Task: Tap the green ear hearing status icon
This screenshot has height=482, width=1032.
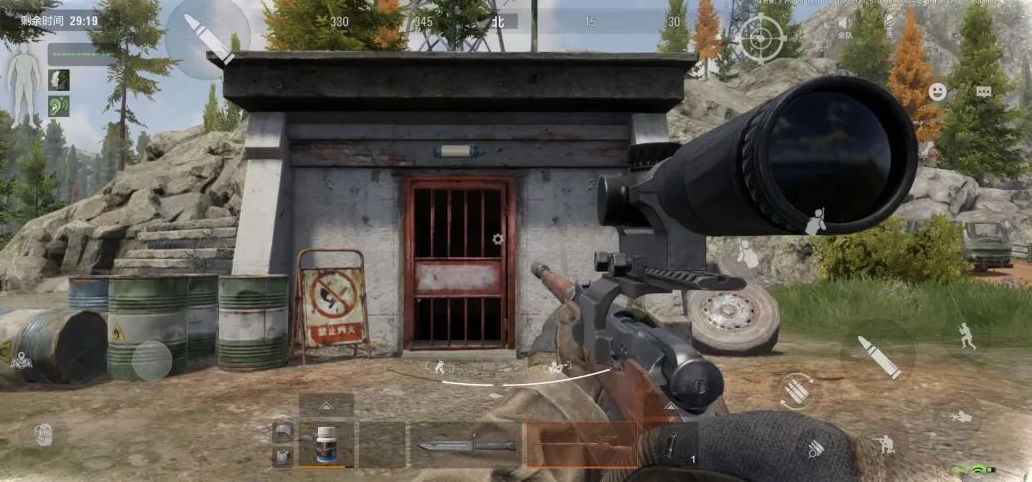Action: pyautogui.click(x=59, y=104)
